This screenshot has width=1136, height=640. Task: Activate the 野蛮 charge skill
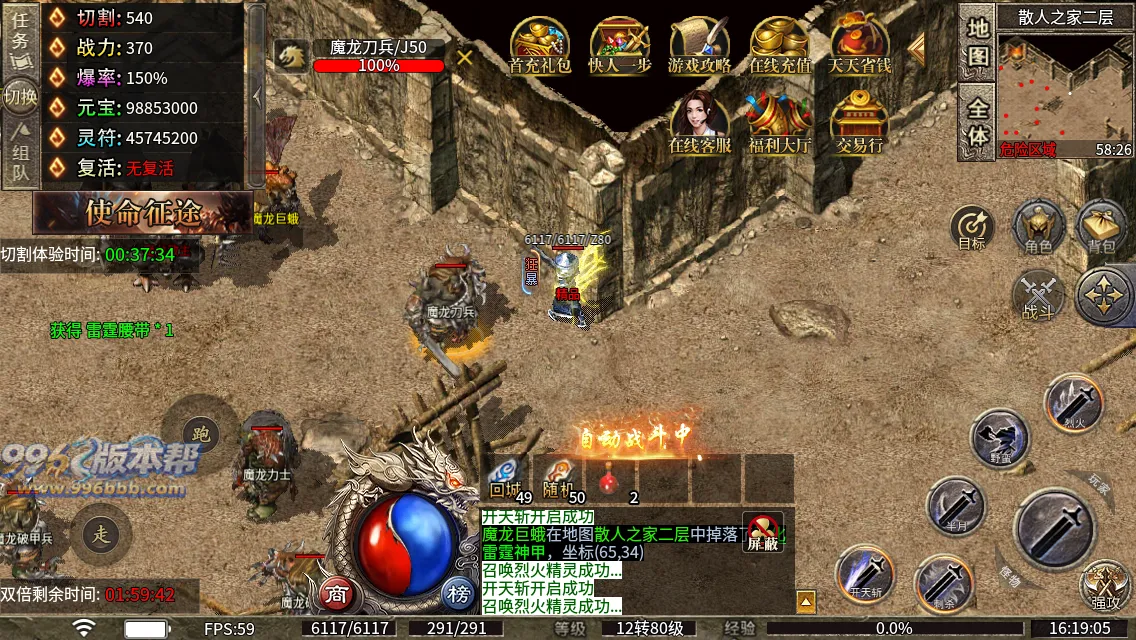pyautogui.click(x=999, y=437)
